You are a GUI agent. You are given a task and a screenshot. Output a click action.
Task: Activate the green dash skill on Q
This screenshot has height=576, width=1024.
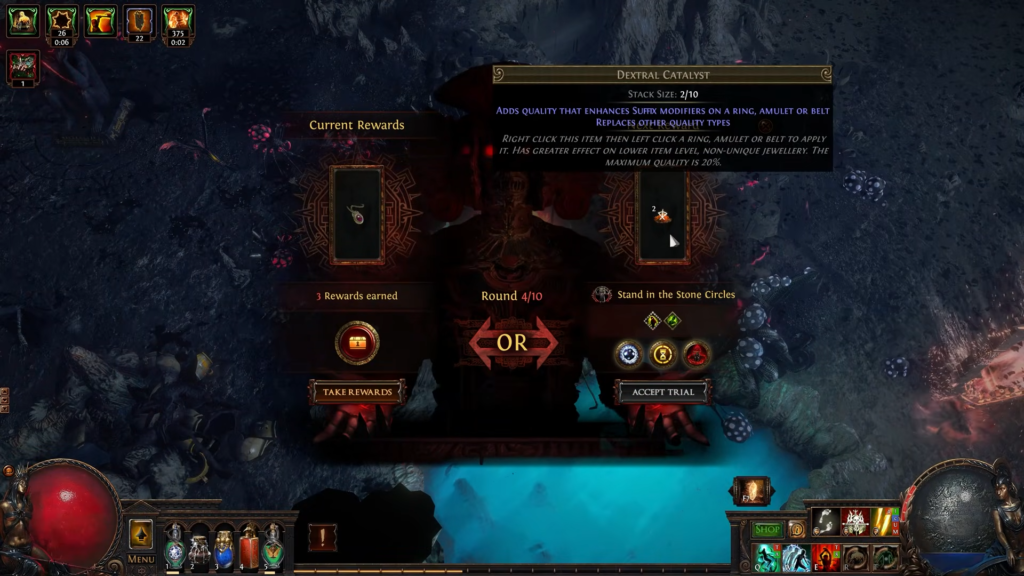[767, 557]
